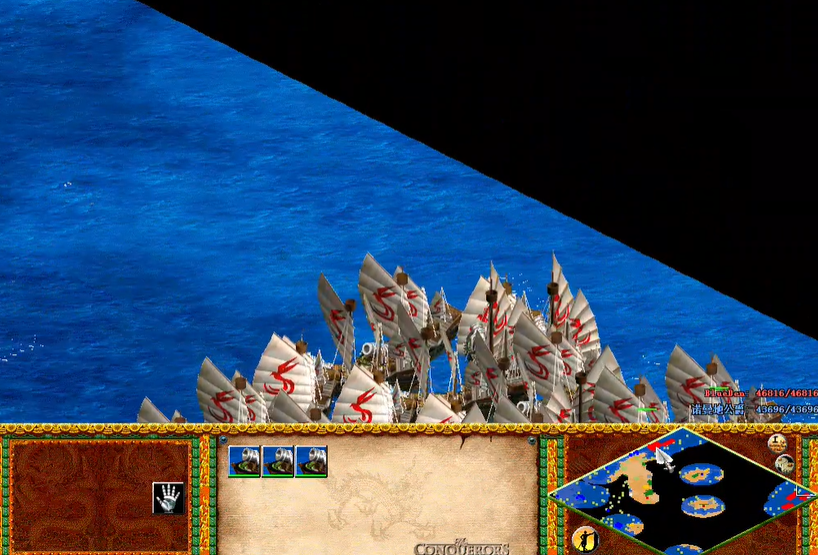This screenshot has width=818, height=555.
Task: Click the idle villager figure button
Action: (584, 540)
